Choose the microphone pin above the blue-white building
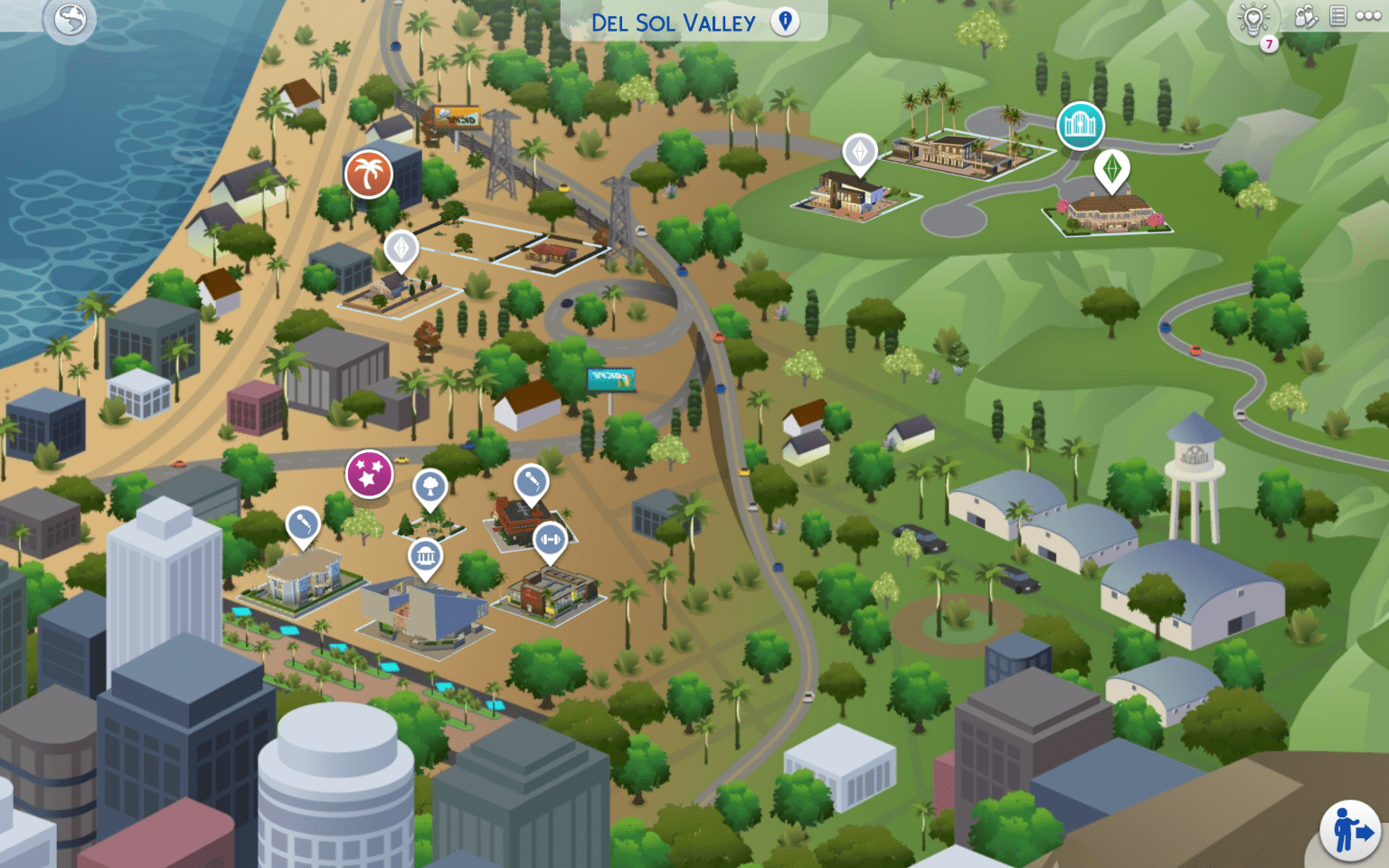The height and width of the screenshot is (868, 1389). pyautogui.click(x=302, y=524)
